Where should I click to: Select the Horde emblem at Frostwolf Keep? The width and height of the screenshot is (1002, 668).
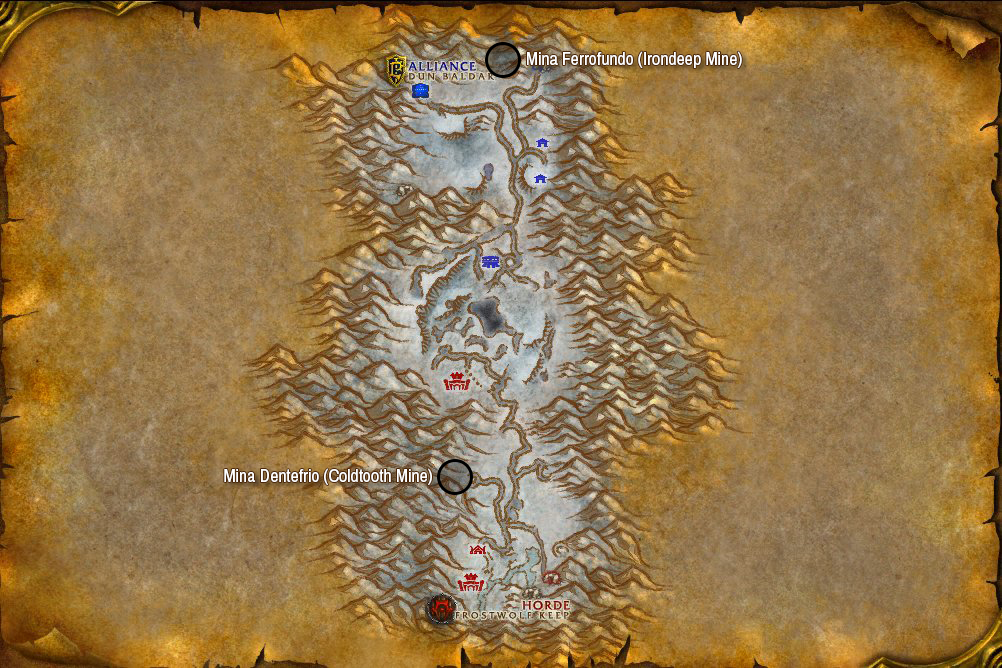440,608
